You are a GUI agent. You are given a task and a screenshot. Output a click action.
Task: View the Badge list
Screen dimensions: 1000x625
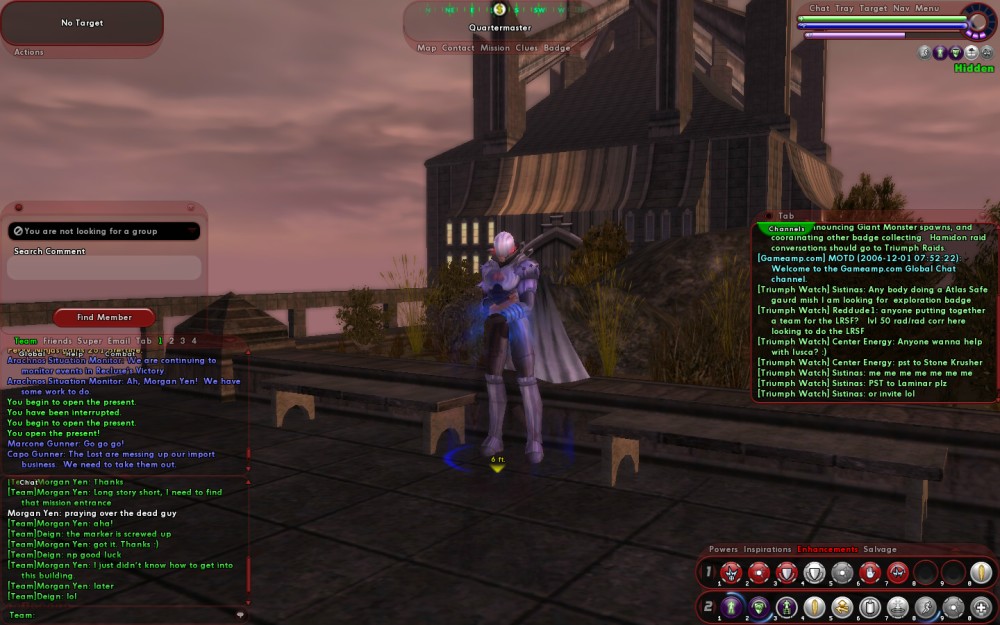[557, 48]
